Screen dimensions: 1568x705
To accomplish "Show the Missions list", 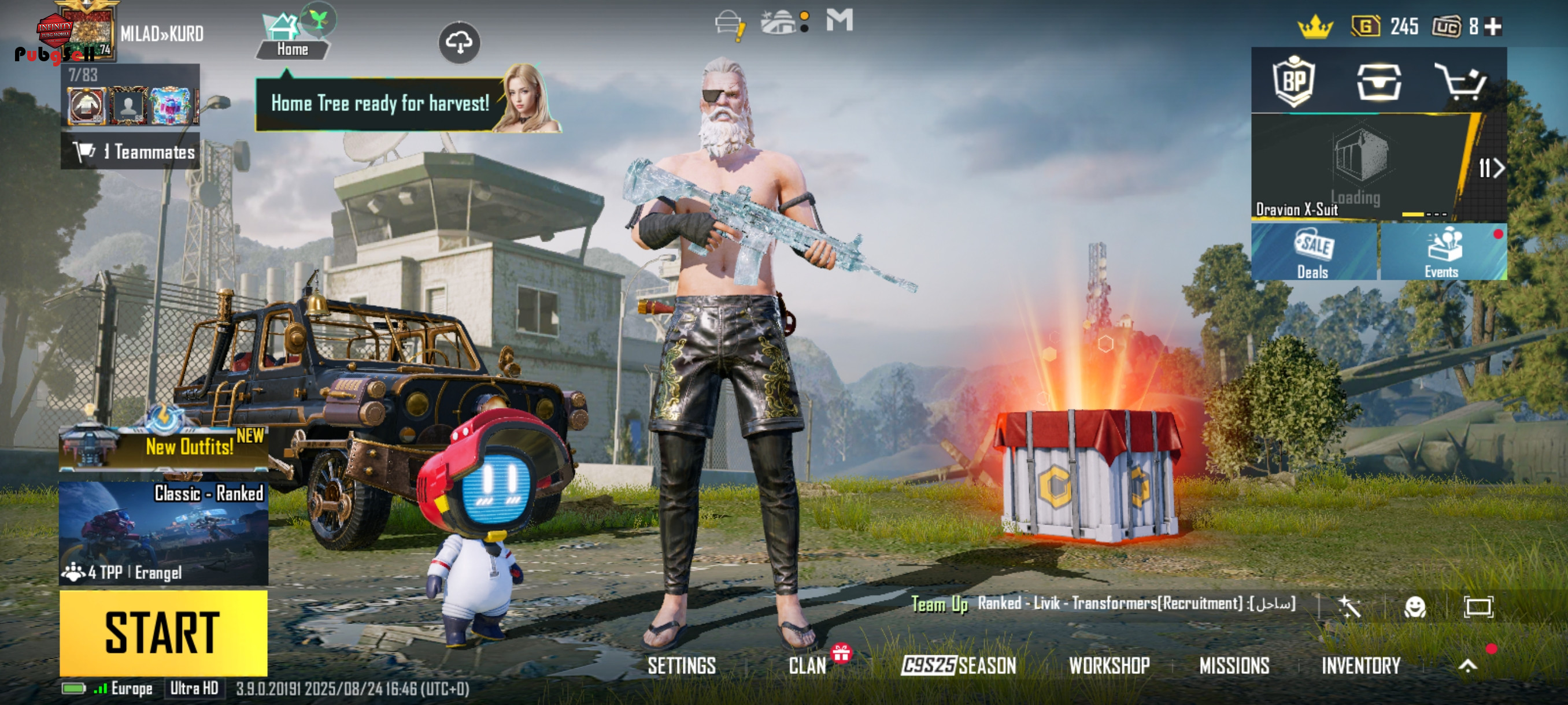I will [x=1234, y=666].
